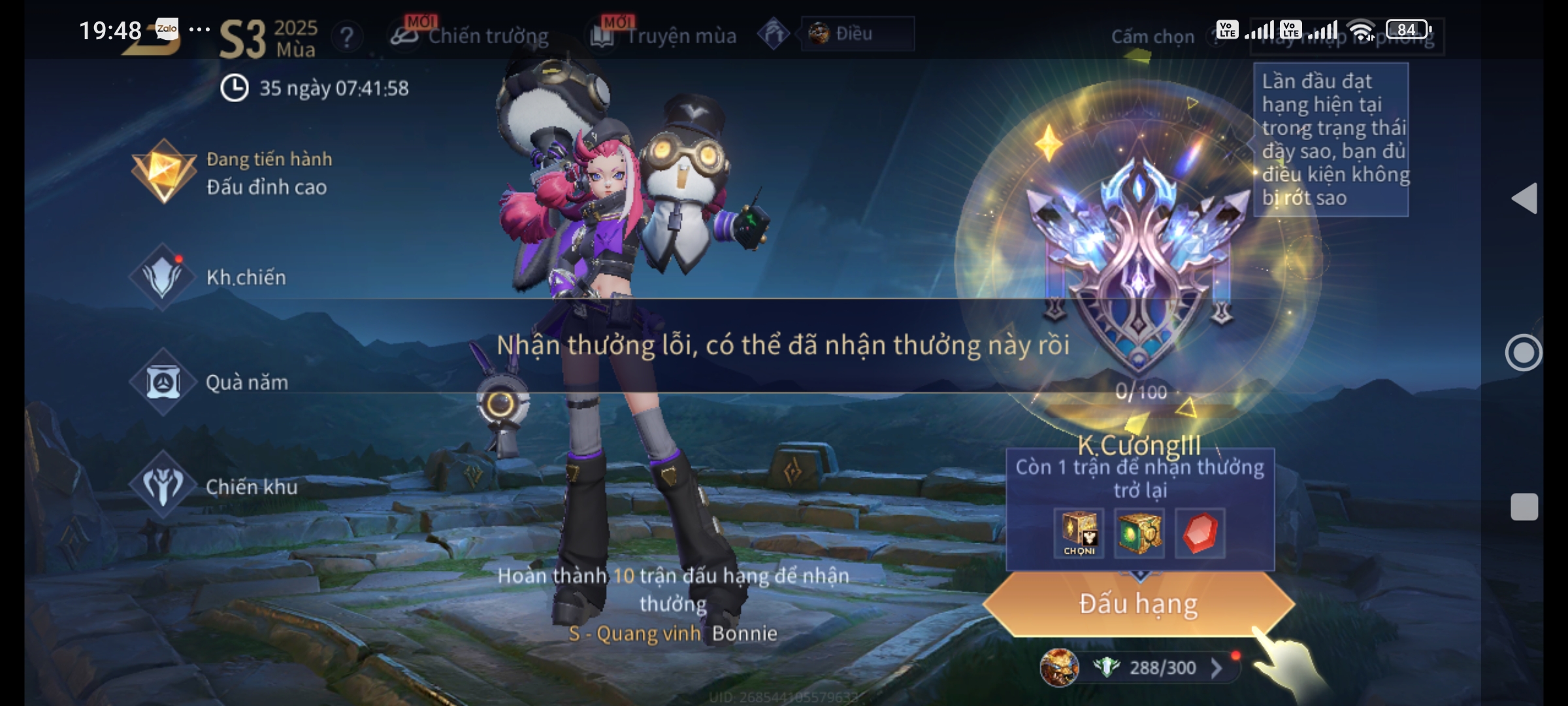
Task: Tap the Android home circle
Action: click(x=1524, y=352)
